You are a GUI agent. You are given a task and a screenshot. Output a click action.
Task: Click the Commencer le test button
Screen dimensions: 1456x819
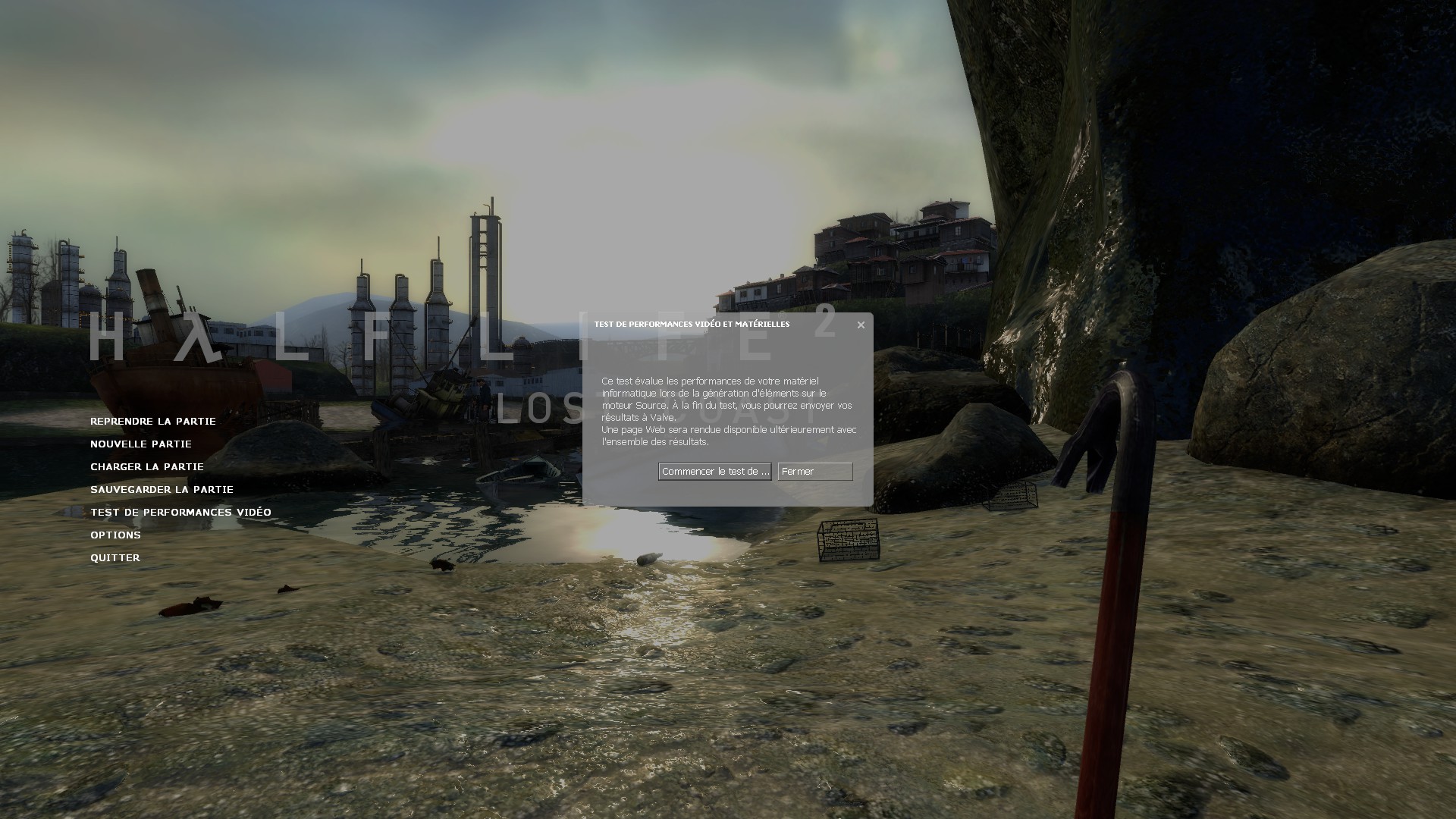tap(714, 472)
